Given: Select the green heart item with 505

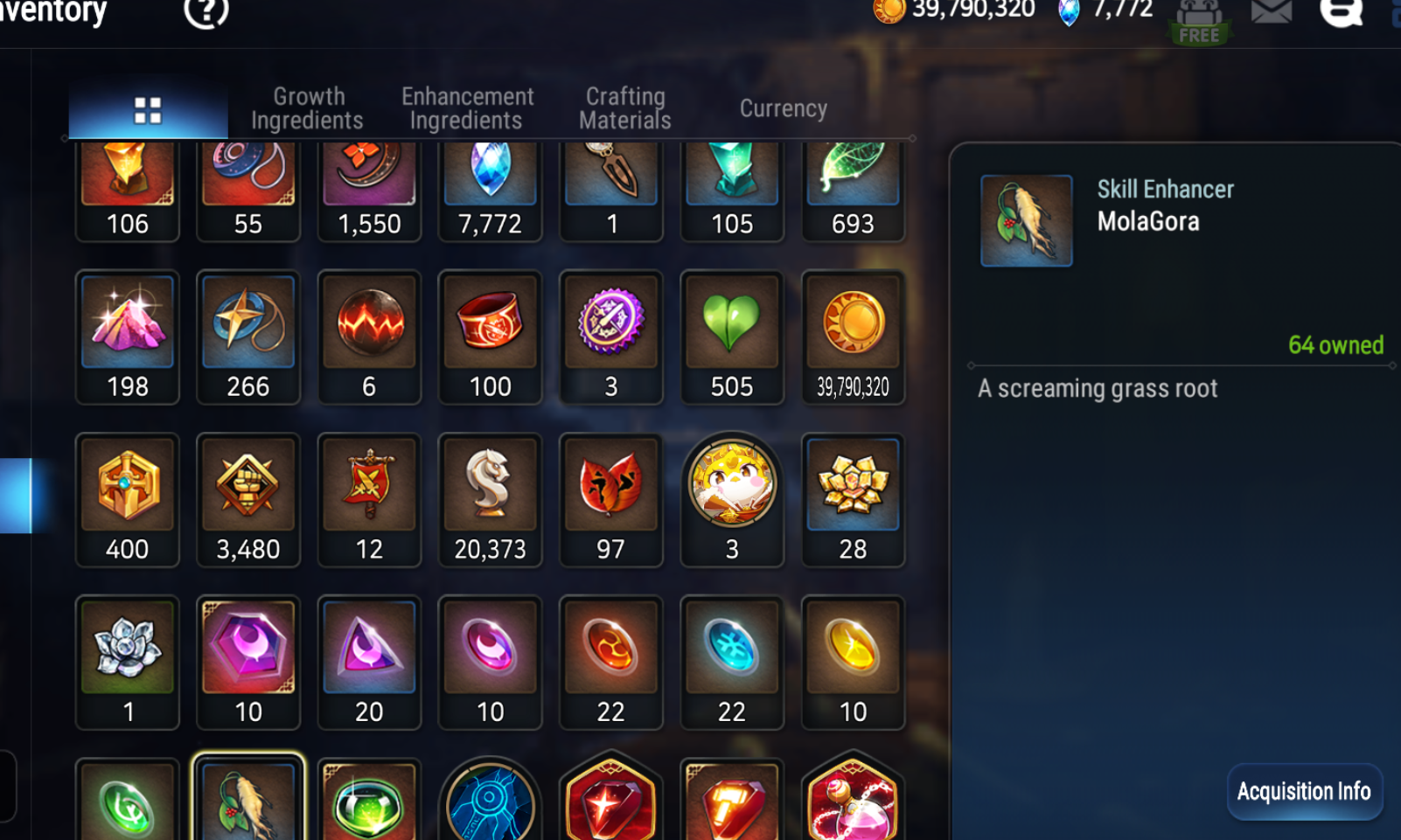Looking at the screenshot, I should pyautogui.click(x=732, y=337).
